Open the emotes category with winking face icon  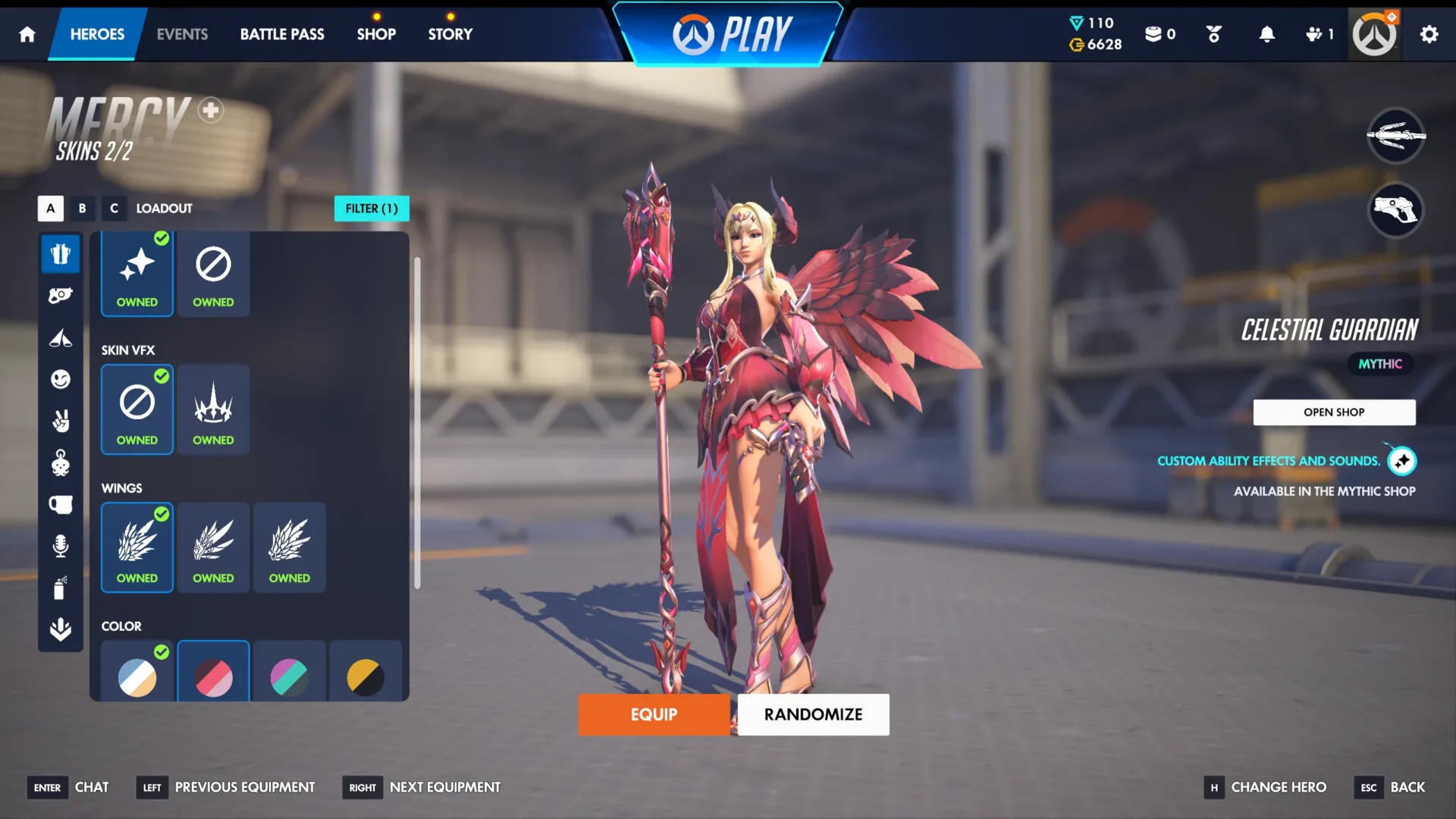[61, 379]
